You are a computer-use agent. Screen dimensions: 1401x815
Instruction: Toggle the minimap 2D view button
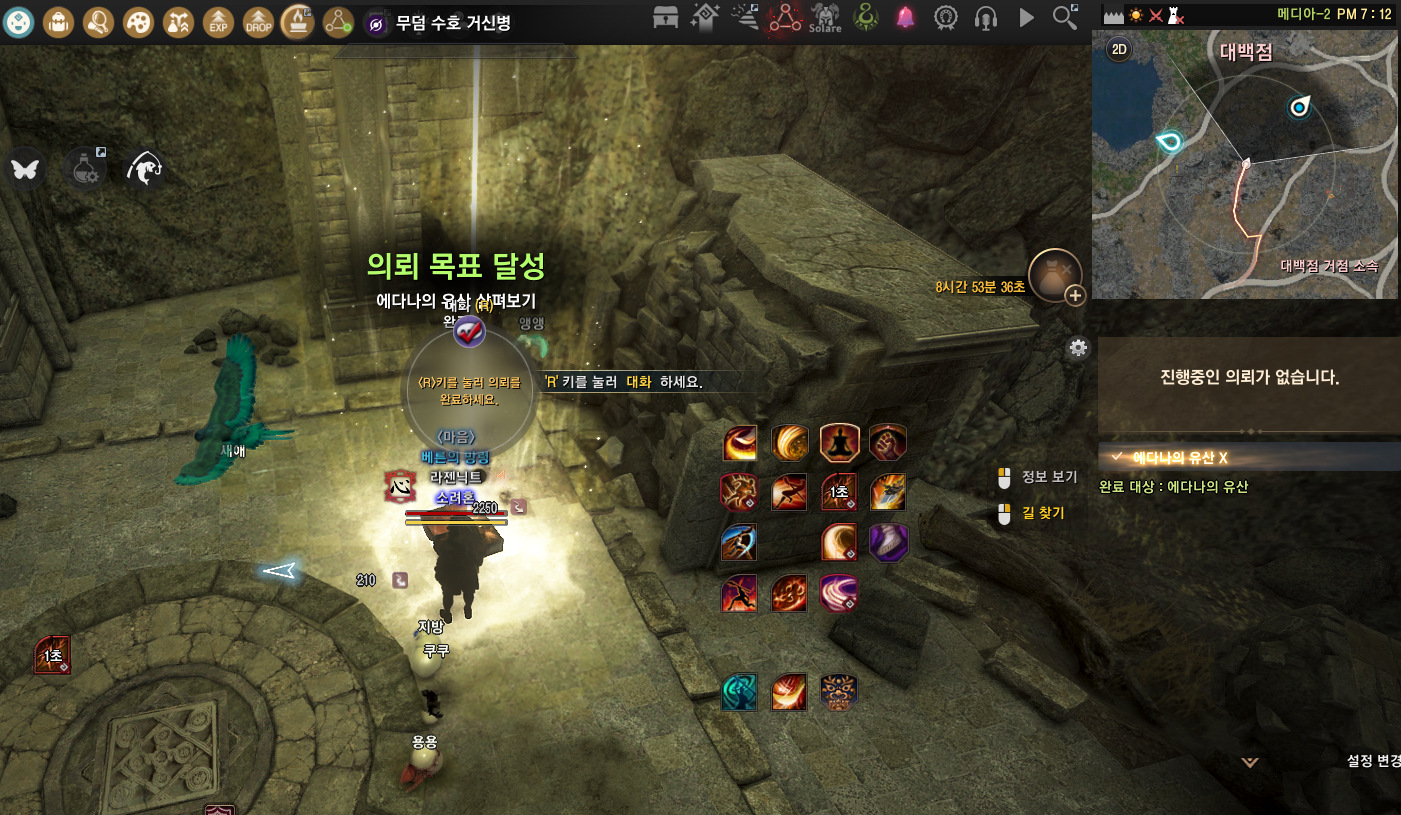pyautogui.click(x=1118, y=50)
